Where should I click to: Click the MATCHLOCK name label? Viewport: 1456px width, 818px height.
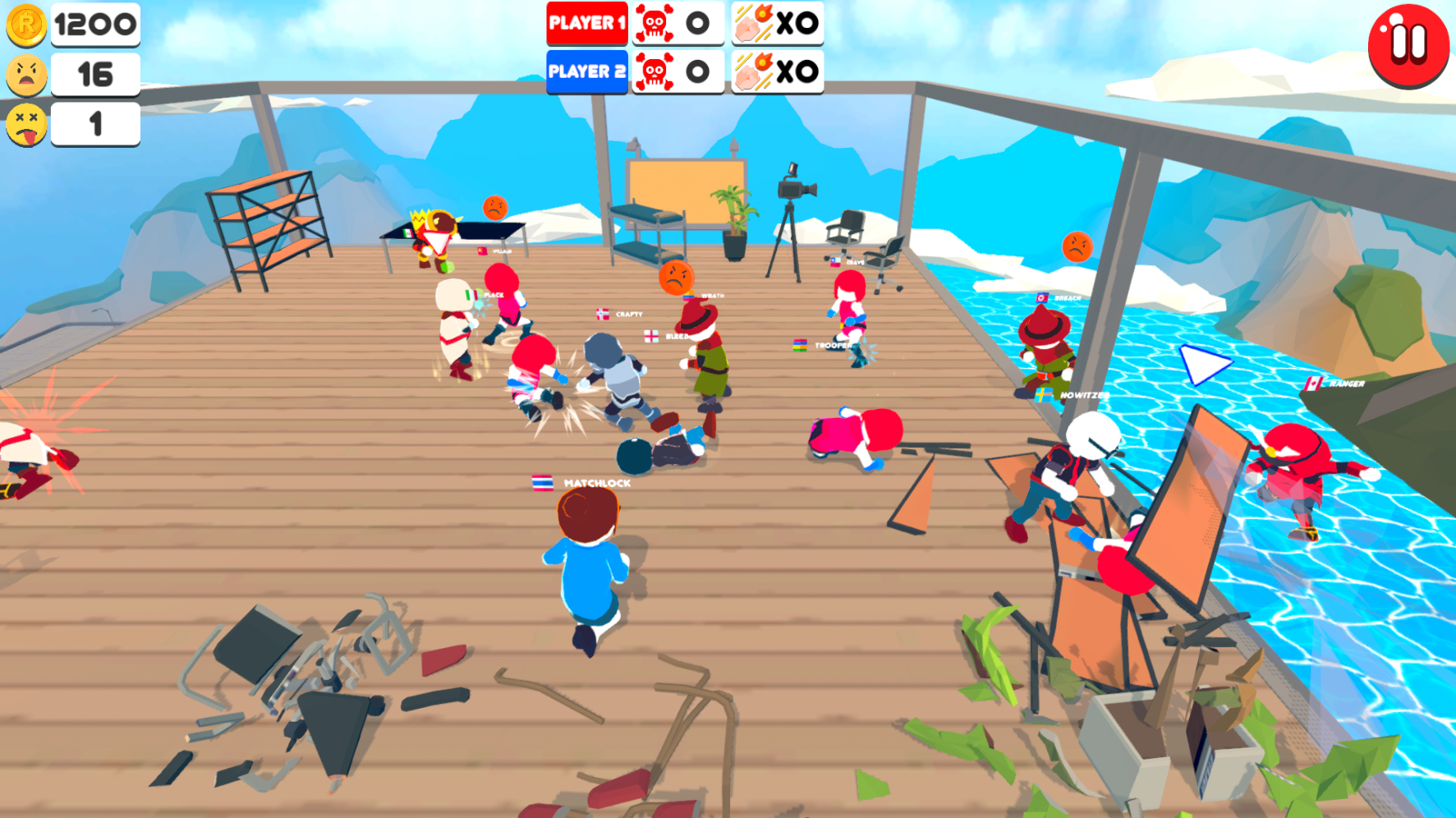(x=597, y=484)
